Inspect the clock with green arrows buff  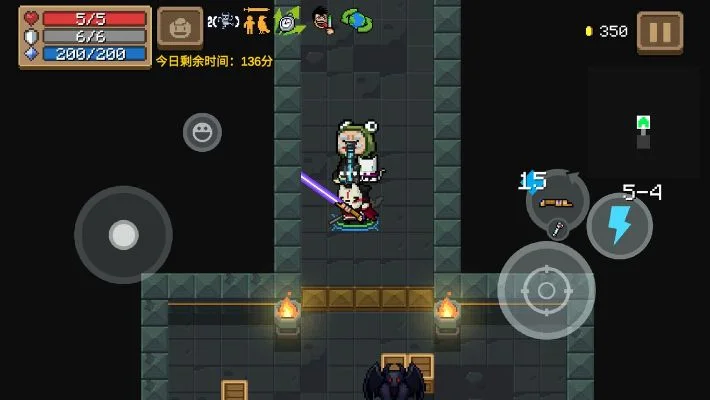[x=289, y=21]
